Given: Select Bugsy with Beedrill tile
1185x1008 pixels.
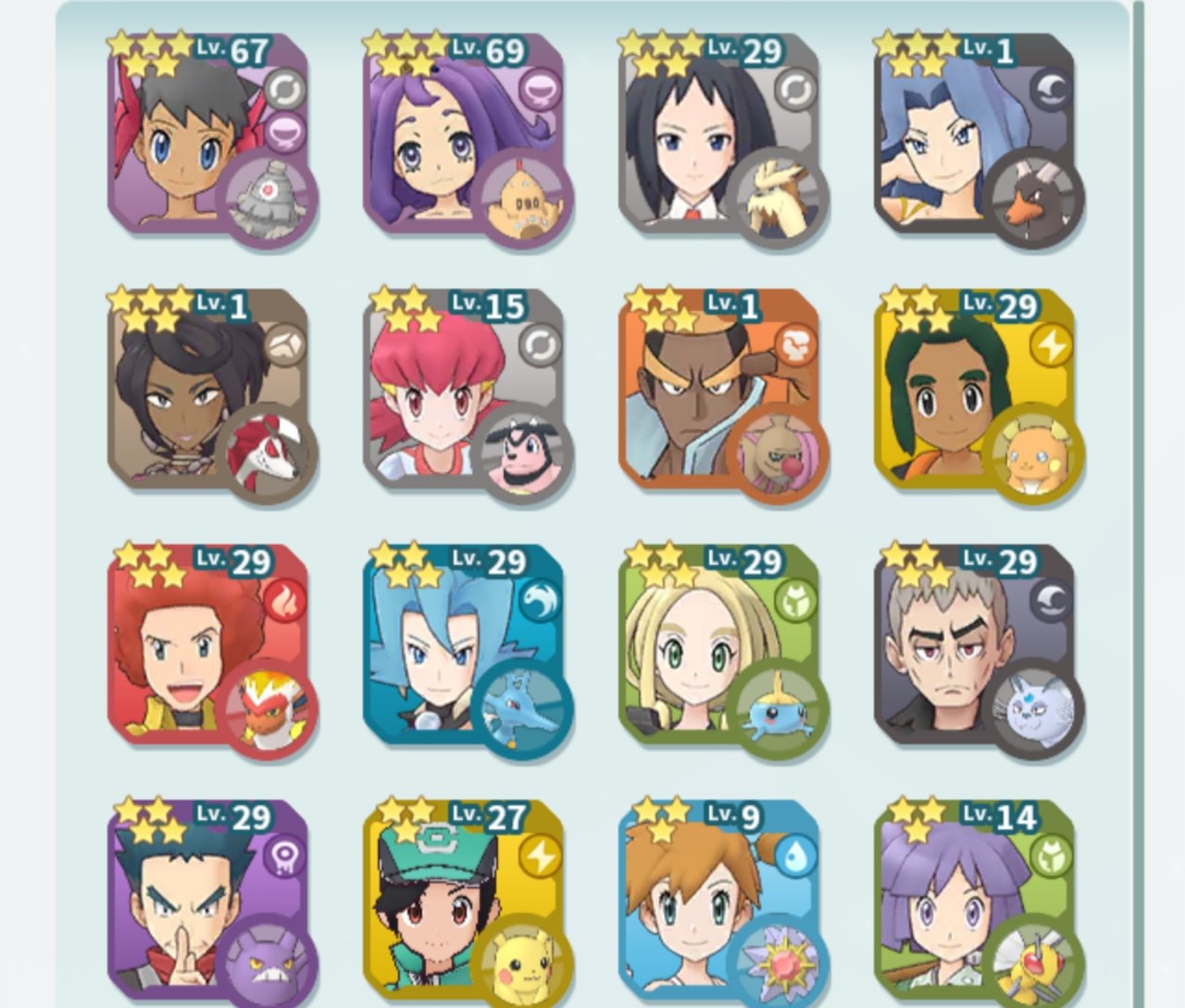Looking at the screenshot, I should [x=975, y=901].
